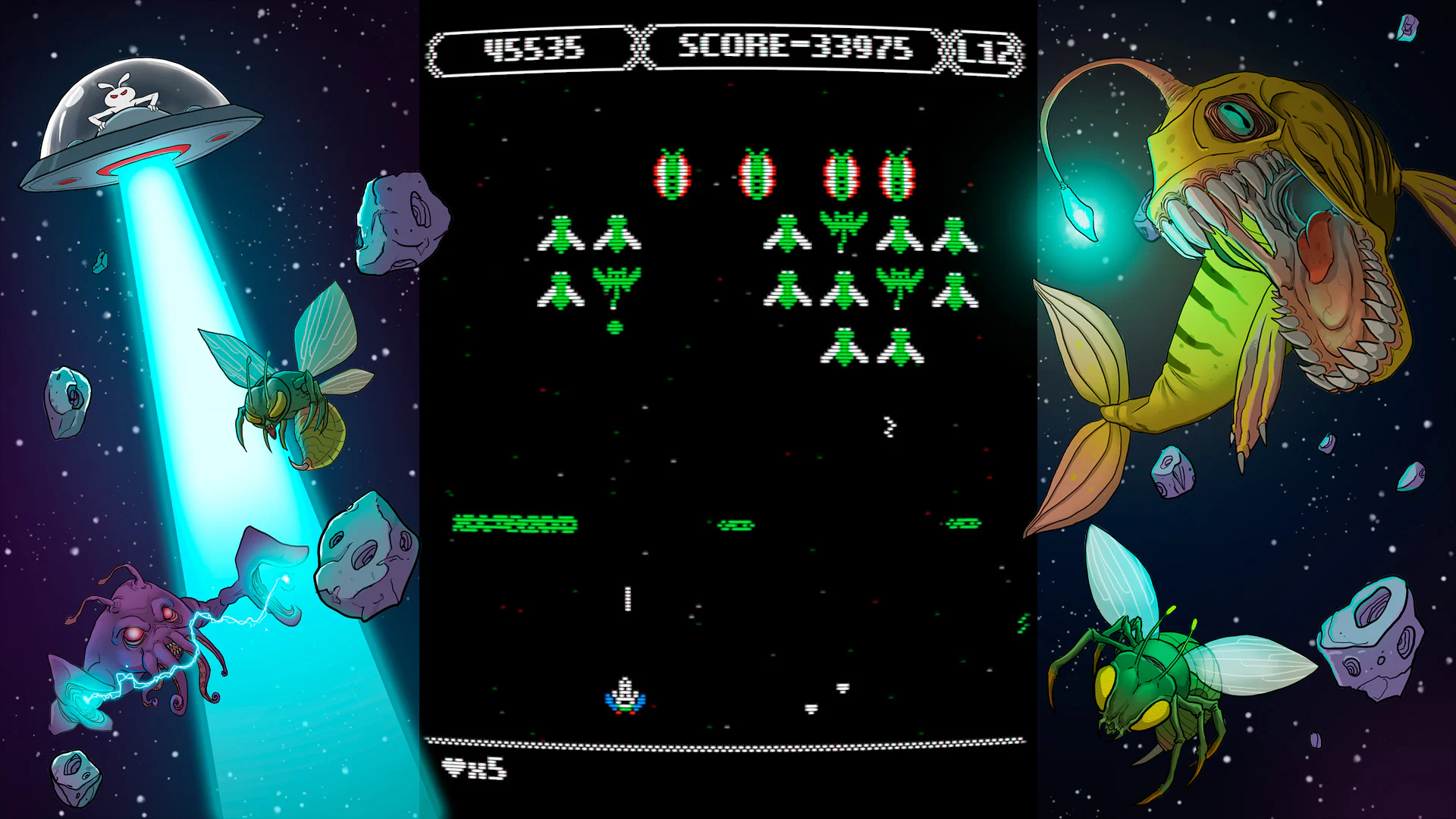This screenshot has width=1456, height=819.
Task: Click the falling zigzag enemy bullet
Action: (x=889, y=426)
